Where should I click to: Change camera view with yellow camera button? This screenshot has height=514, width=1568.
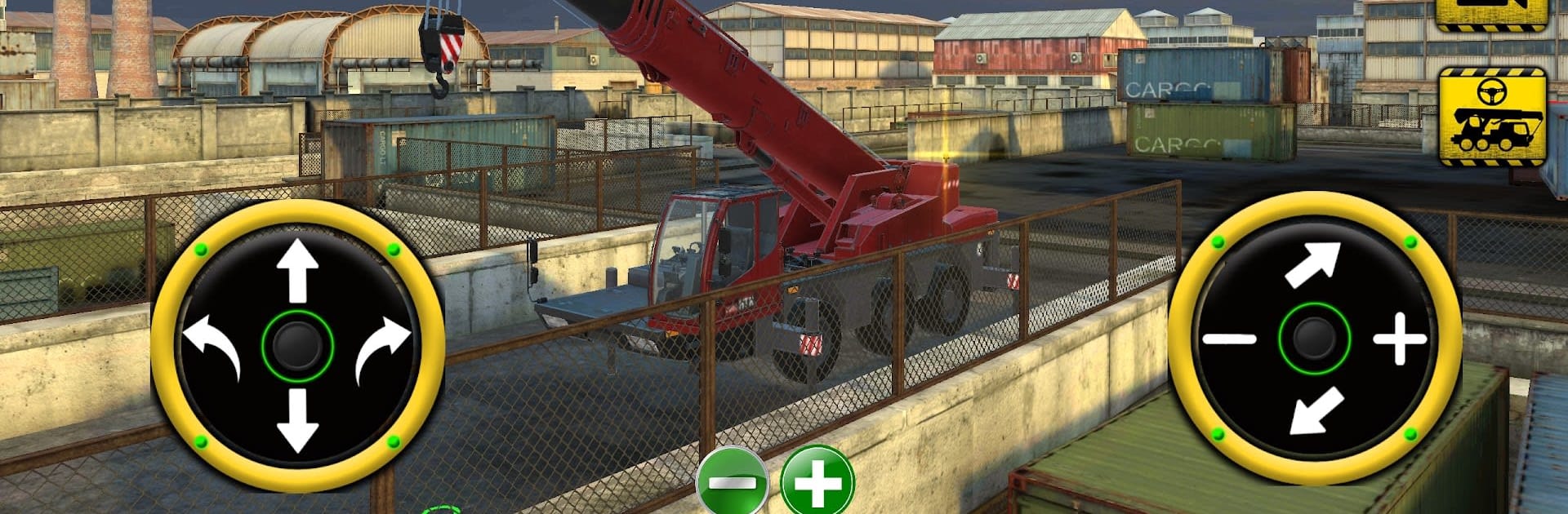(x=1491, y=12)
